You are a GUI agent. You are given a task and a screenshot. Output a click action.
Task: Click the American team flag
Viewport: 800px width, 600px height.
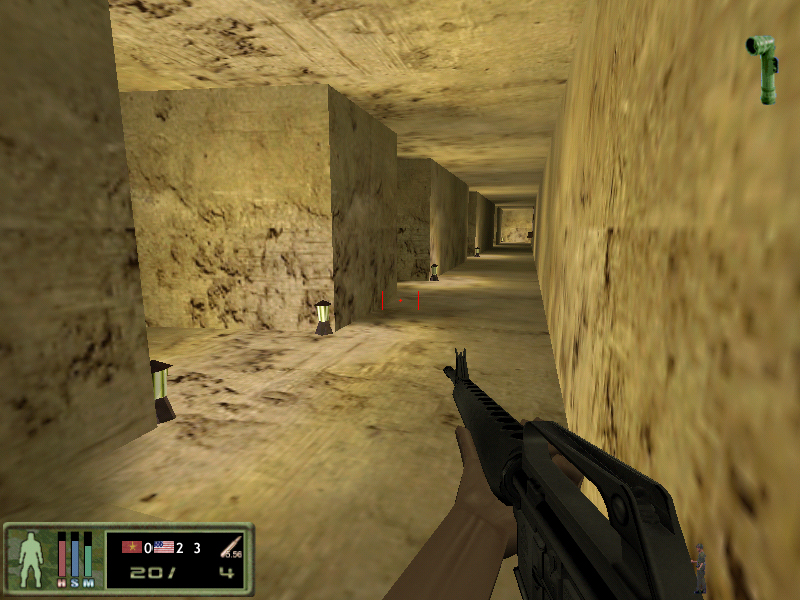pos(164,547)
